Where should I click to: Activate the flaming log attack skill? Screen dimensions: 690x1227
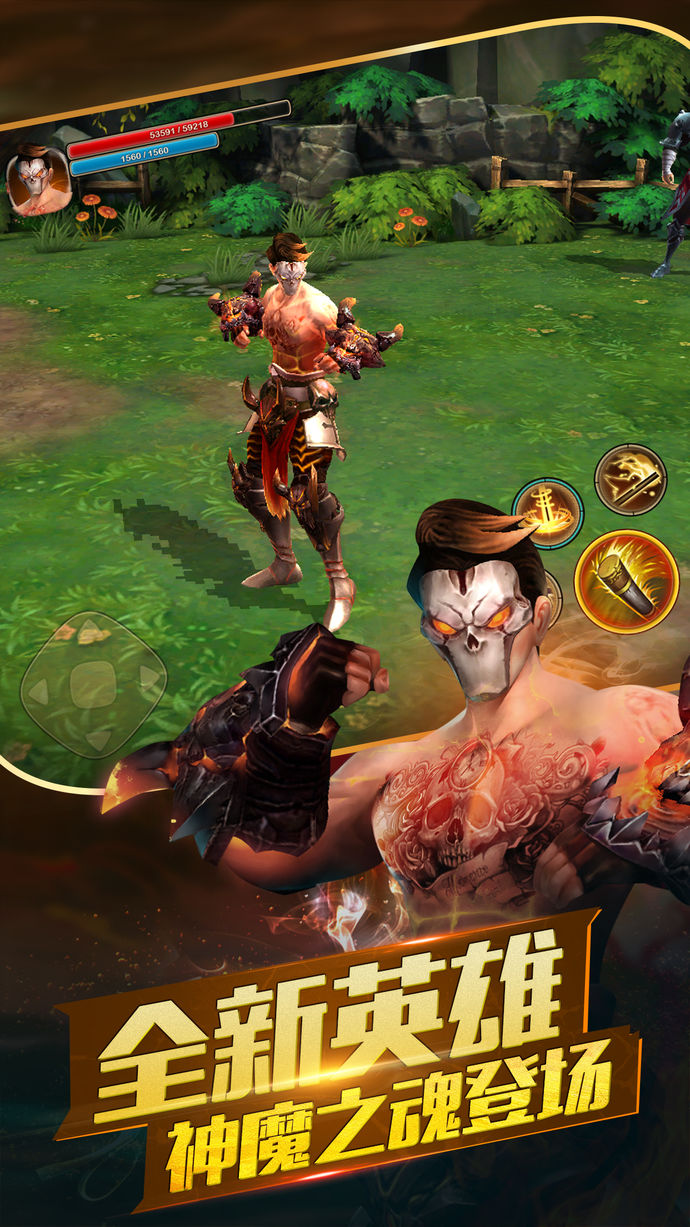(626, 582)
